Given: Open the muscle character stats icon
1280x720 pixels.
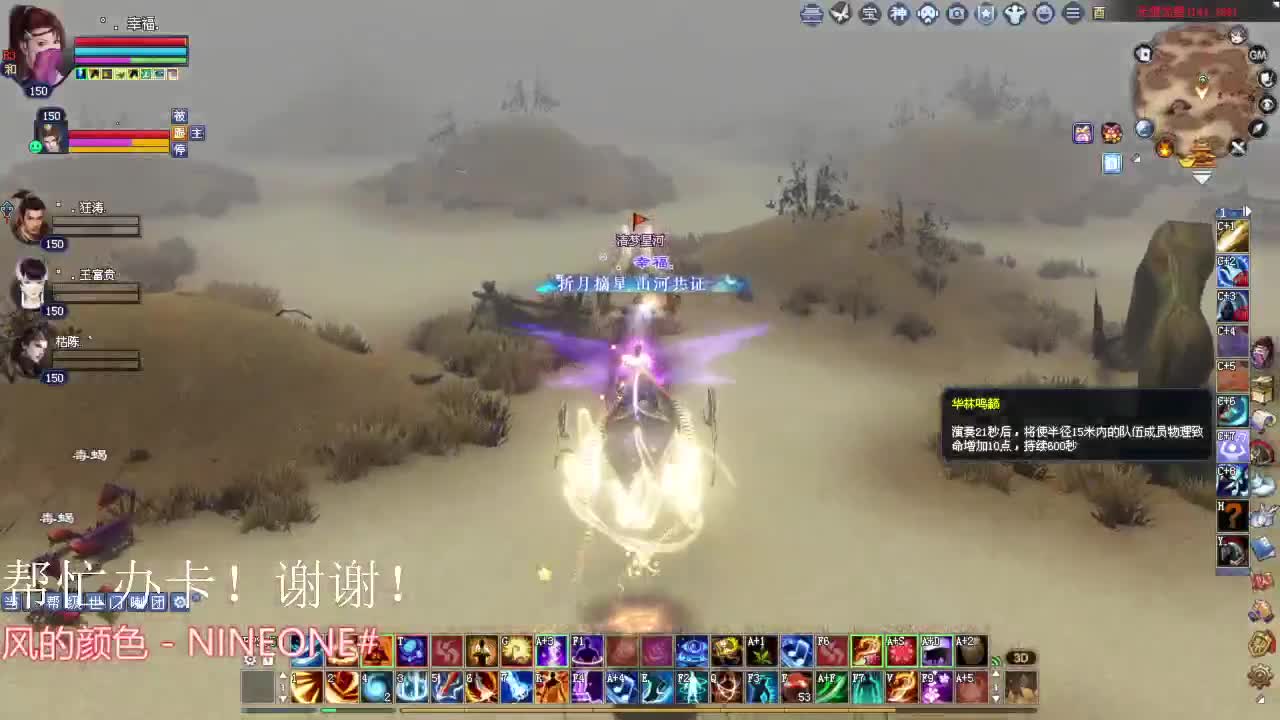Looking at the screenshot, I should [1015, 15].
